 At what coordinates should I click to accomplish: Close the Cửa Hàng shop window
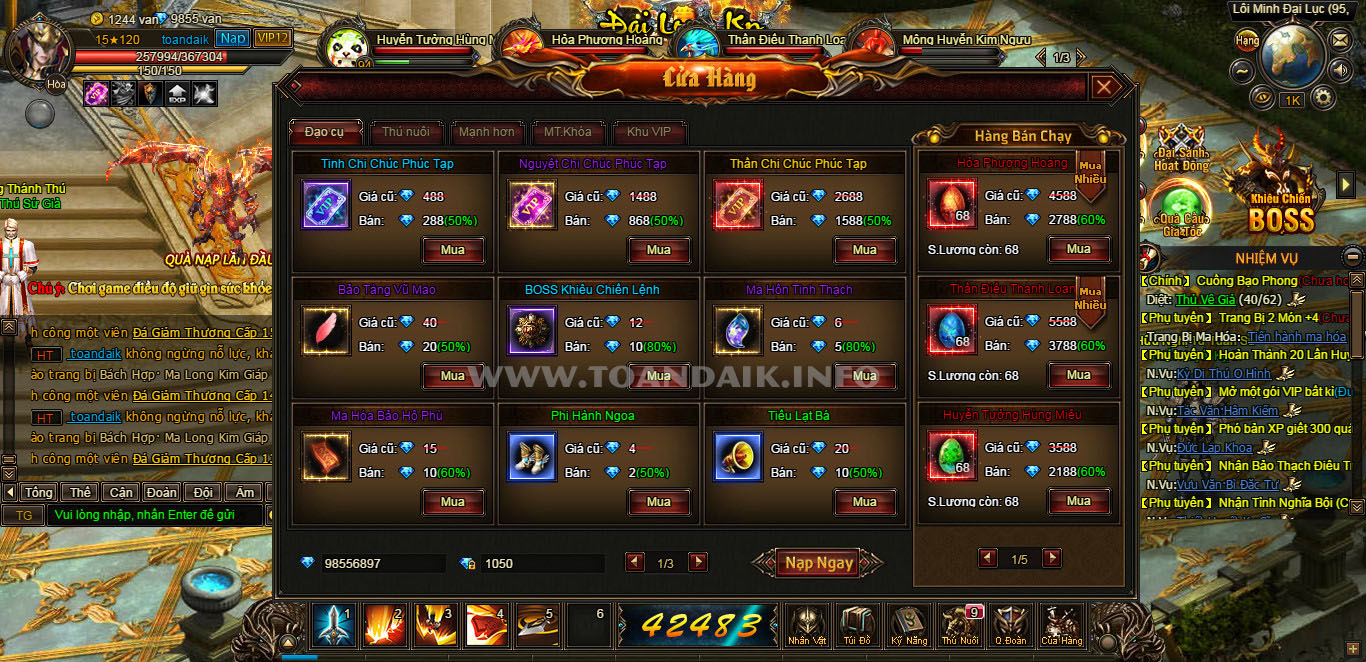coord(1104,88)
